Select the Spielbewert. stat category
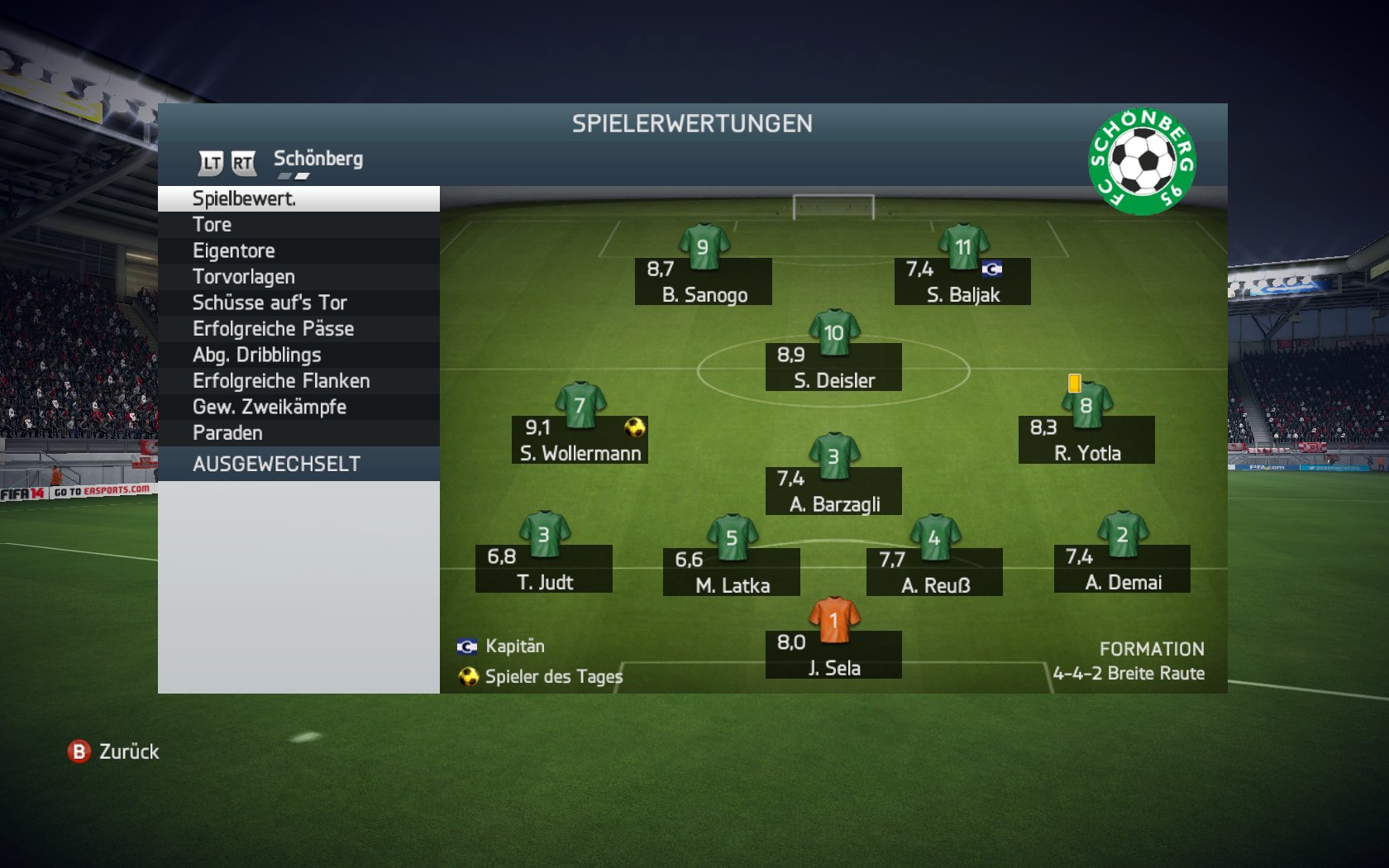The width and height of the screenshot is (1389, 868). (x=298, y=198)
